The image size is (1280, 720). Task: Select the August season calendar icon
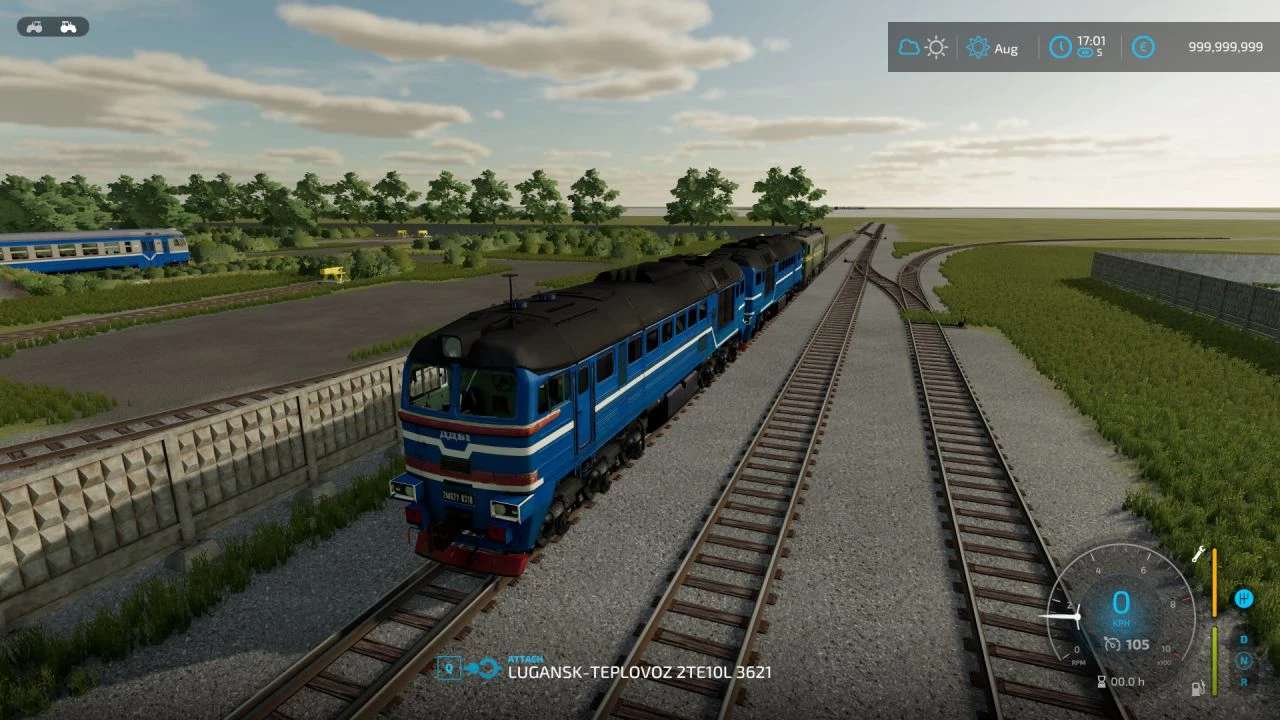[x=978, y=47]
